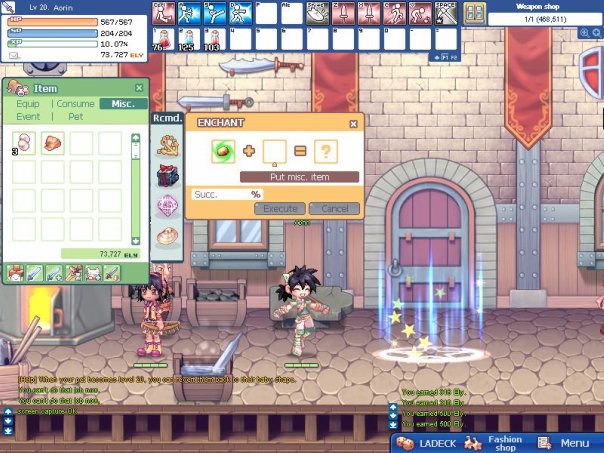This screenshot has height=453, width=604.
Task: Click the Execute enchant button
Action: tap(279, 208)
